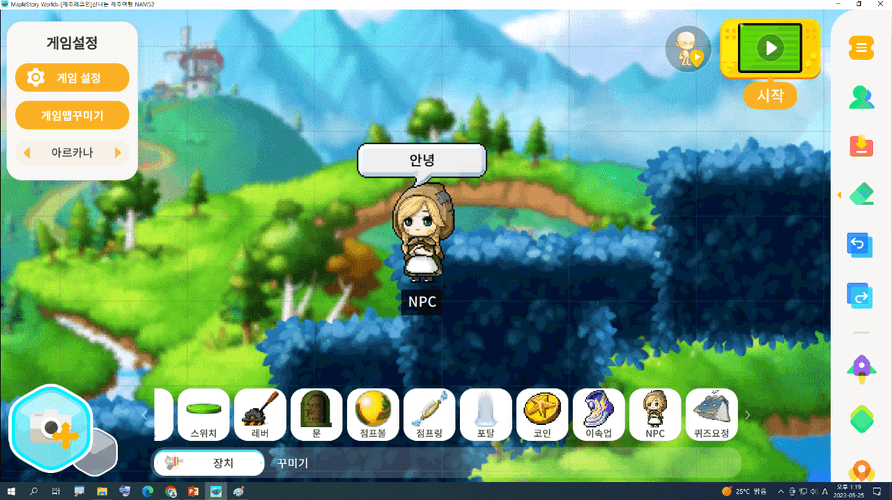Select the 스위치 switch device

tap(205, 414)
